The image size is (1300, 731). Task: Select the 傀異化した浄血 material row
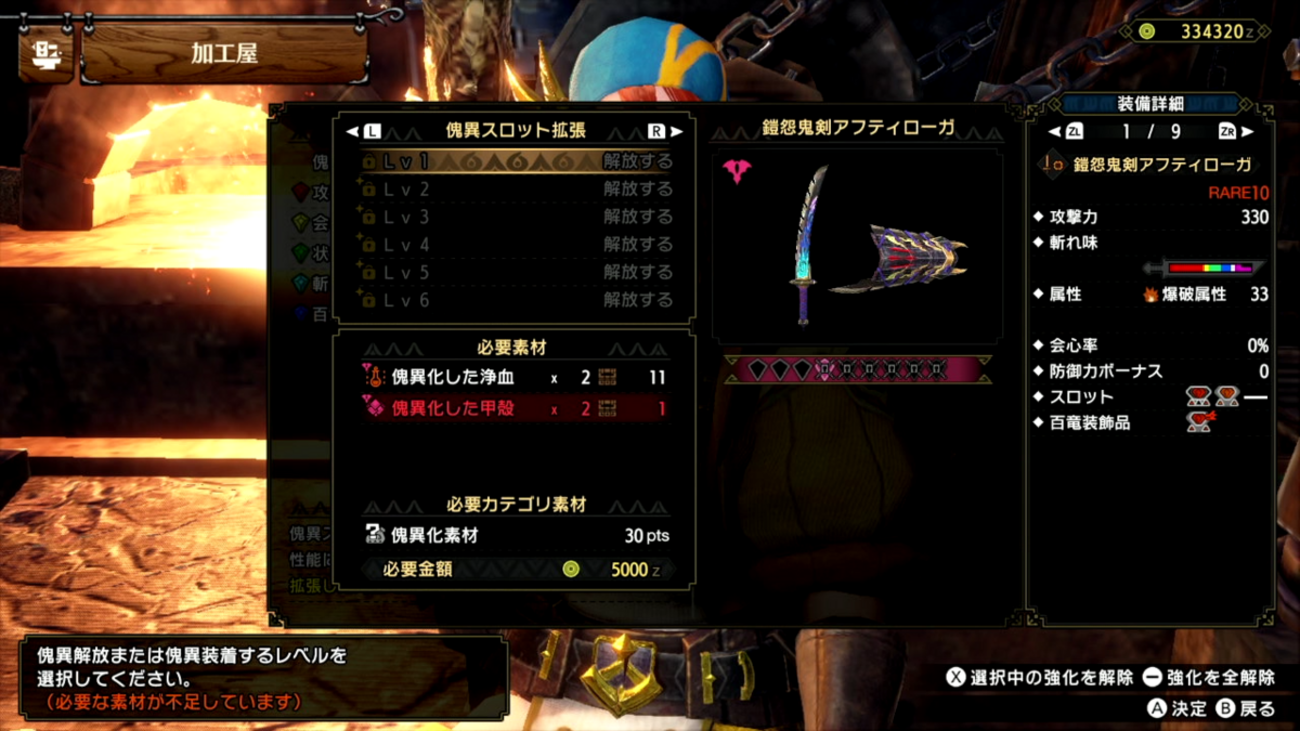514,378
